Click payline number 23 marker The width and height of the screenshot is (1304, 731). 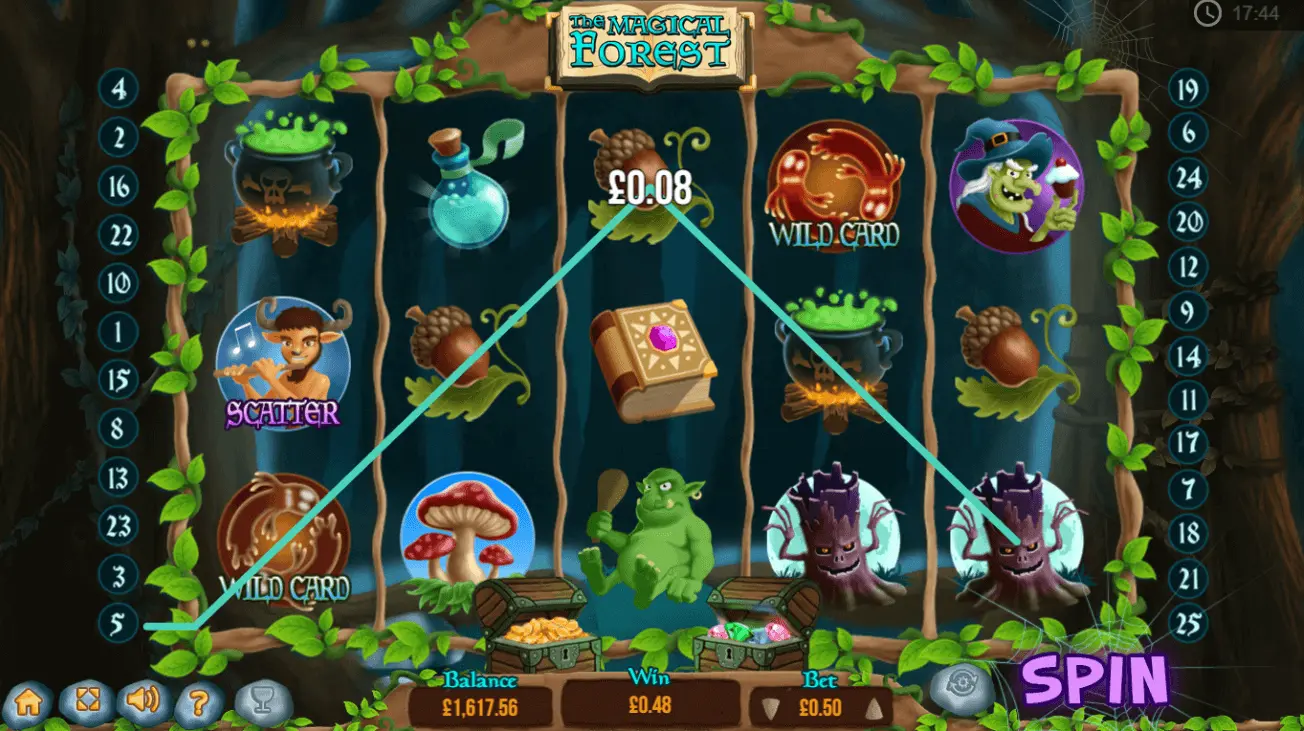click(118, 524)
